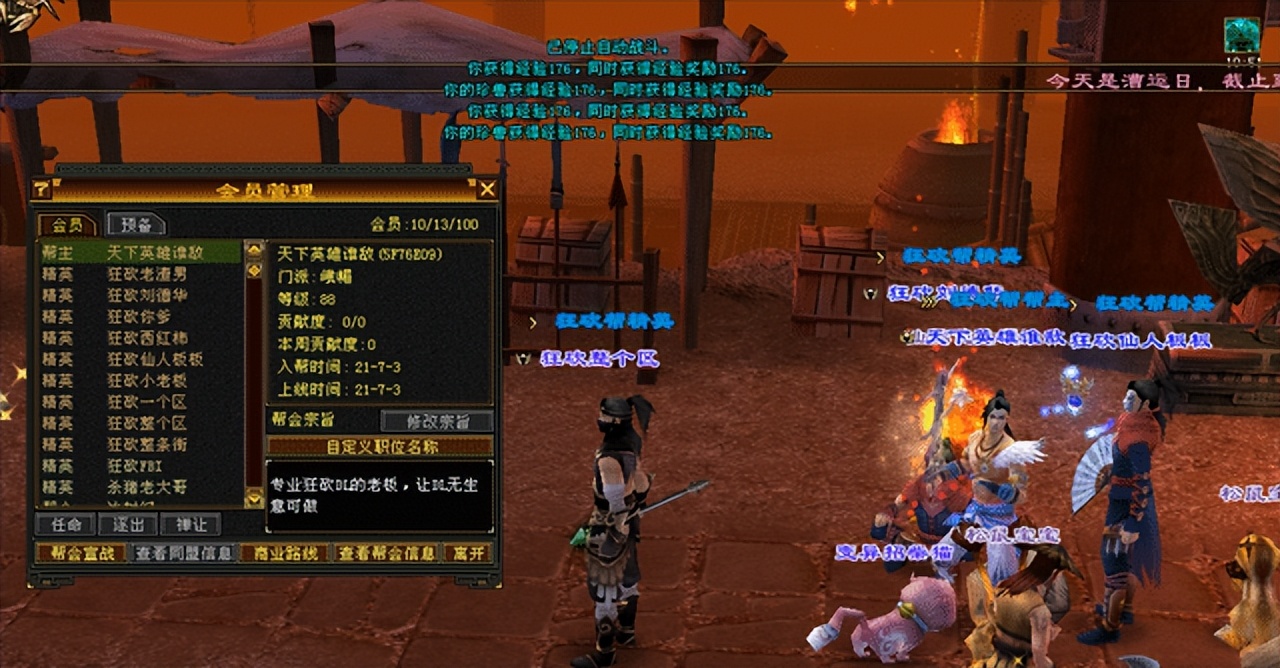Open 修改宗旨 to edit guild creed
The image size is (1280, 668).
(437, 421)
